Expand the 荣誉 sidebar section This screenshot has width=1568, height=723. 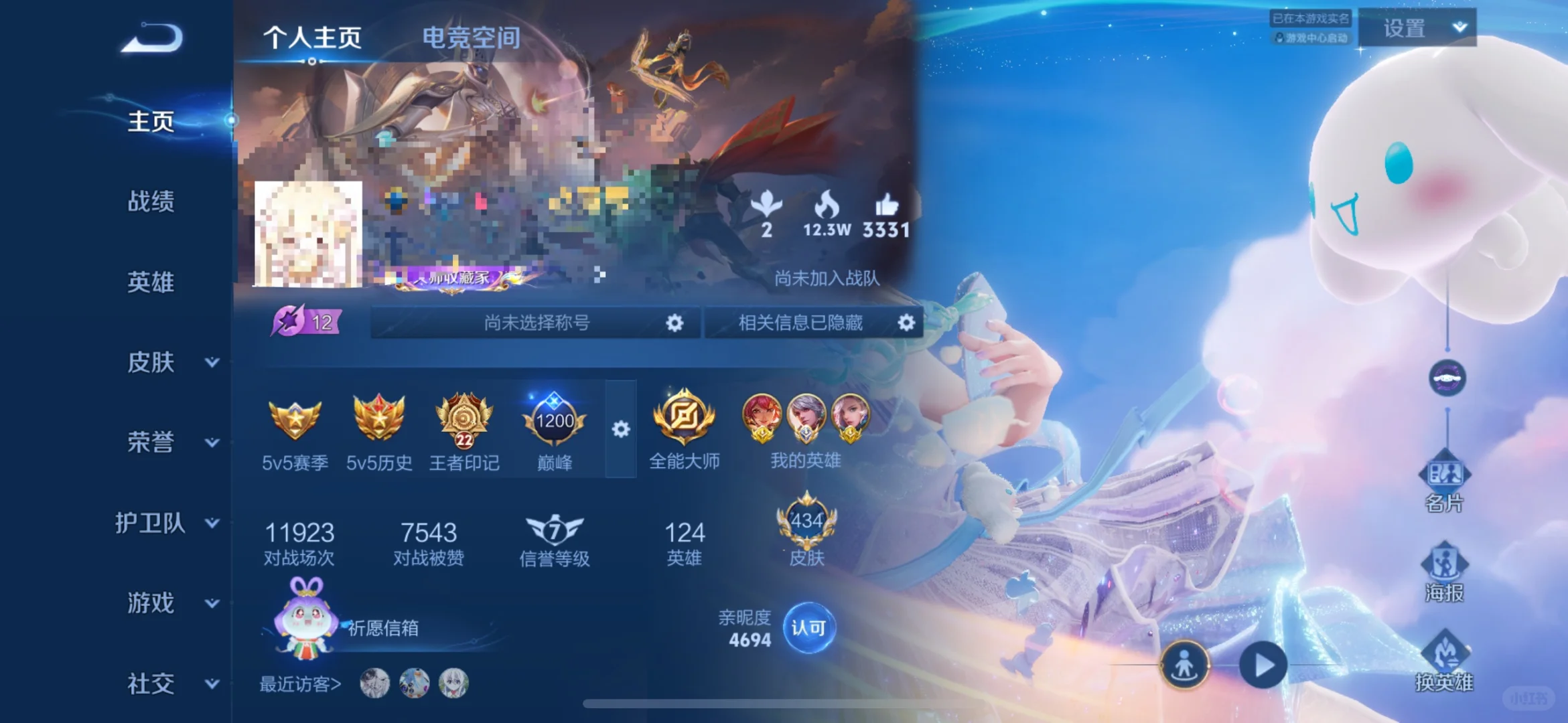(153, 443)
